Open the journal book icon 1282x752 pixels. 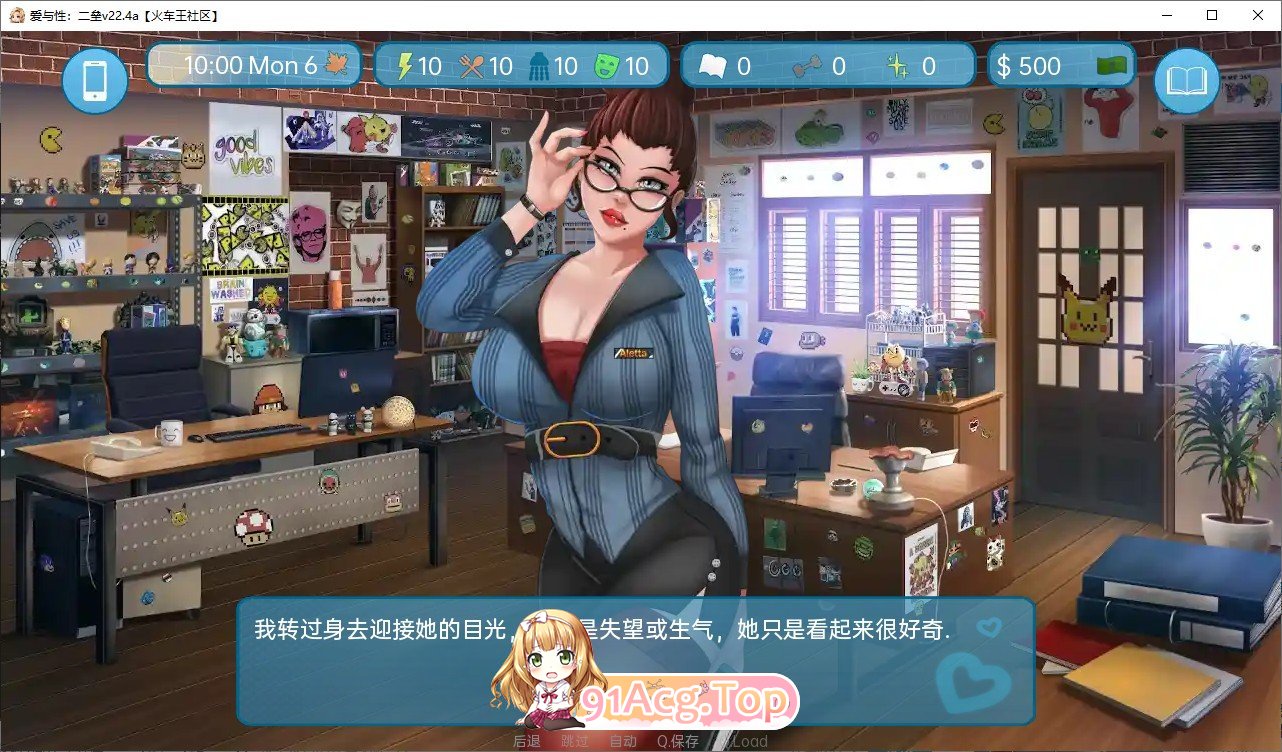(1186, 80)
